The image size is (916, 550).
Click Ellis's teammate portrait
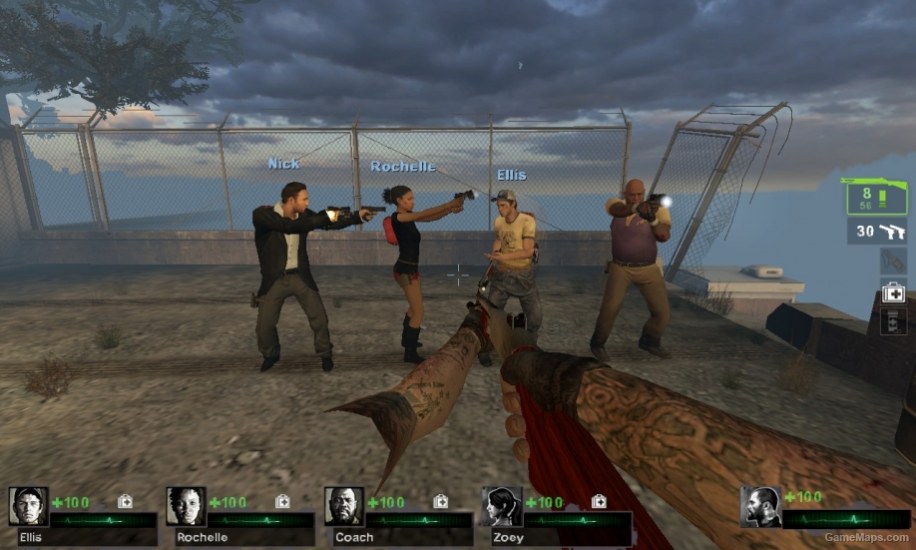click(28, 507)
